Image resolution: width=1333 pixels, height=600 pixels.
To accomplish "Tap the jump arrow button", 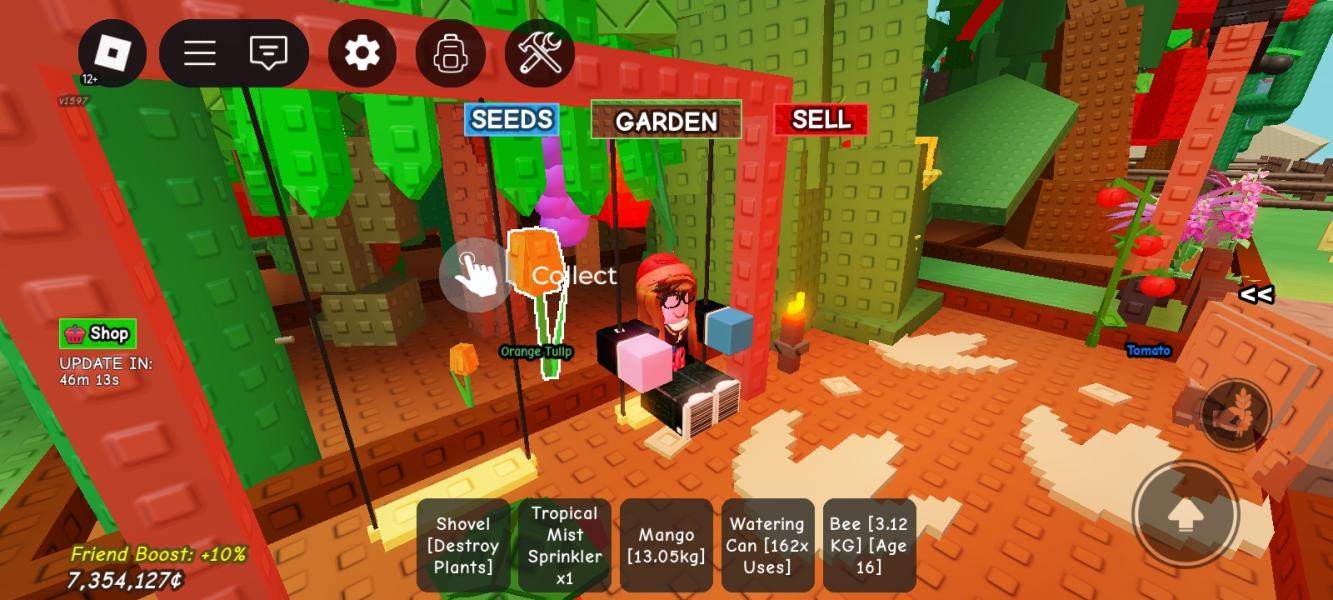I will point(1185,514).
